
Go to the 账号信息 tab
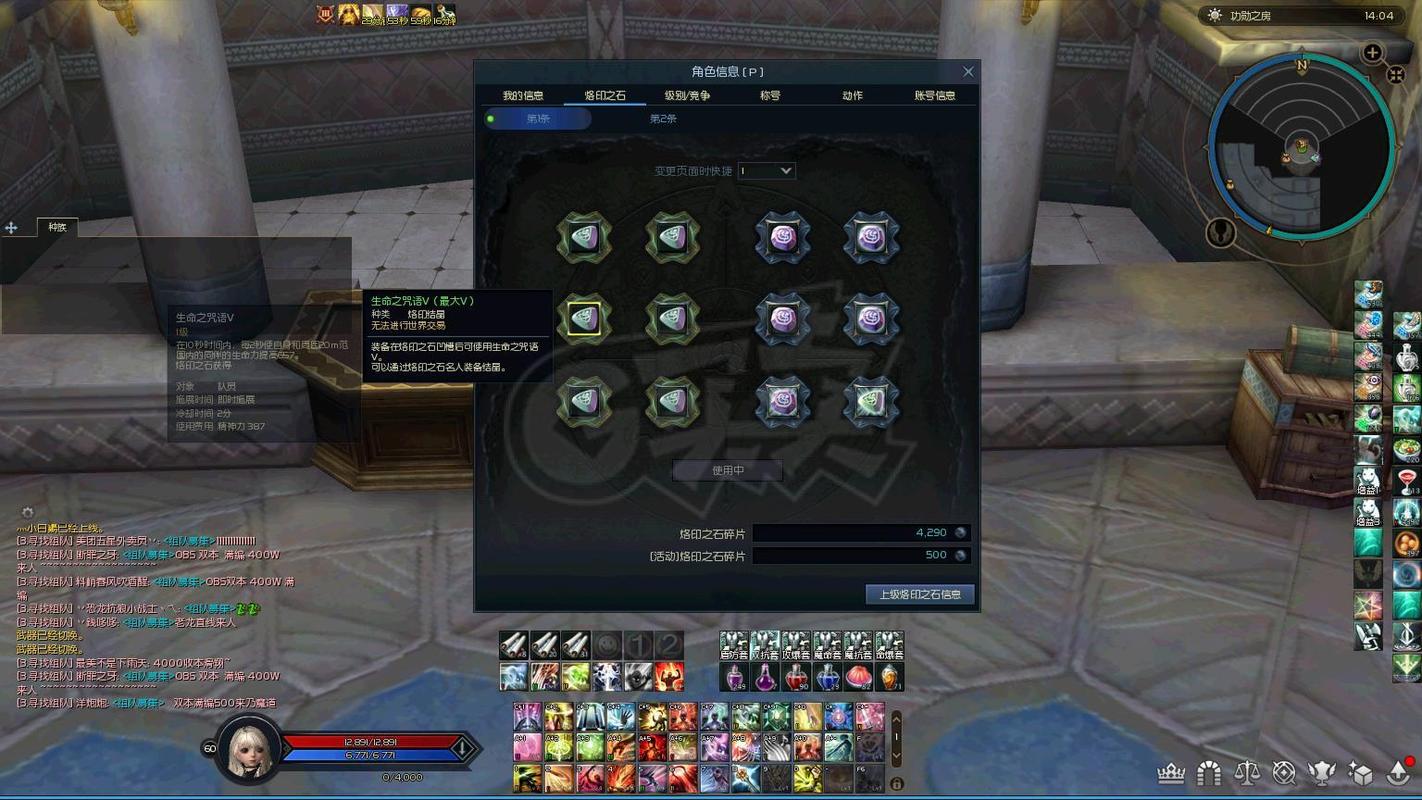[935, 96]
